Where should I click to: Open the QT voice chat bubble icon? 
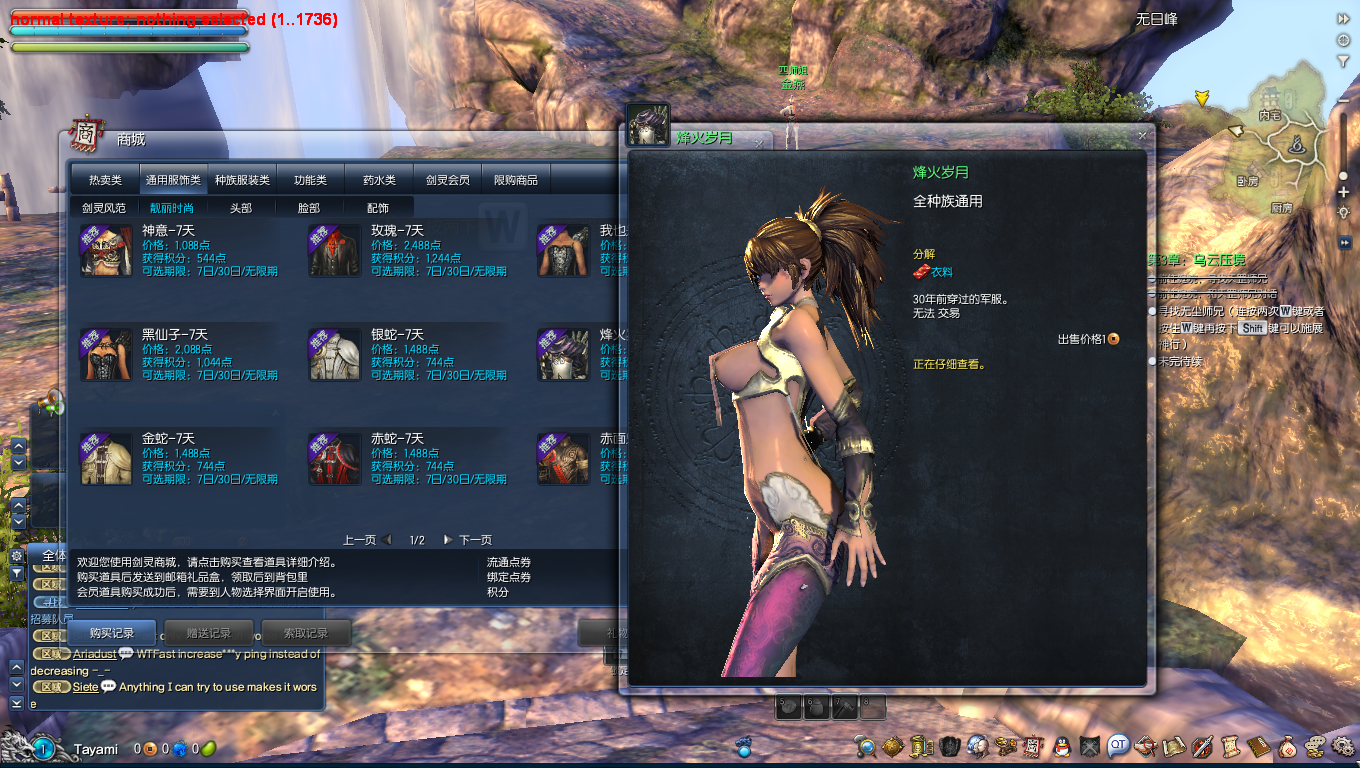coord(1117,745)
